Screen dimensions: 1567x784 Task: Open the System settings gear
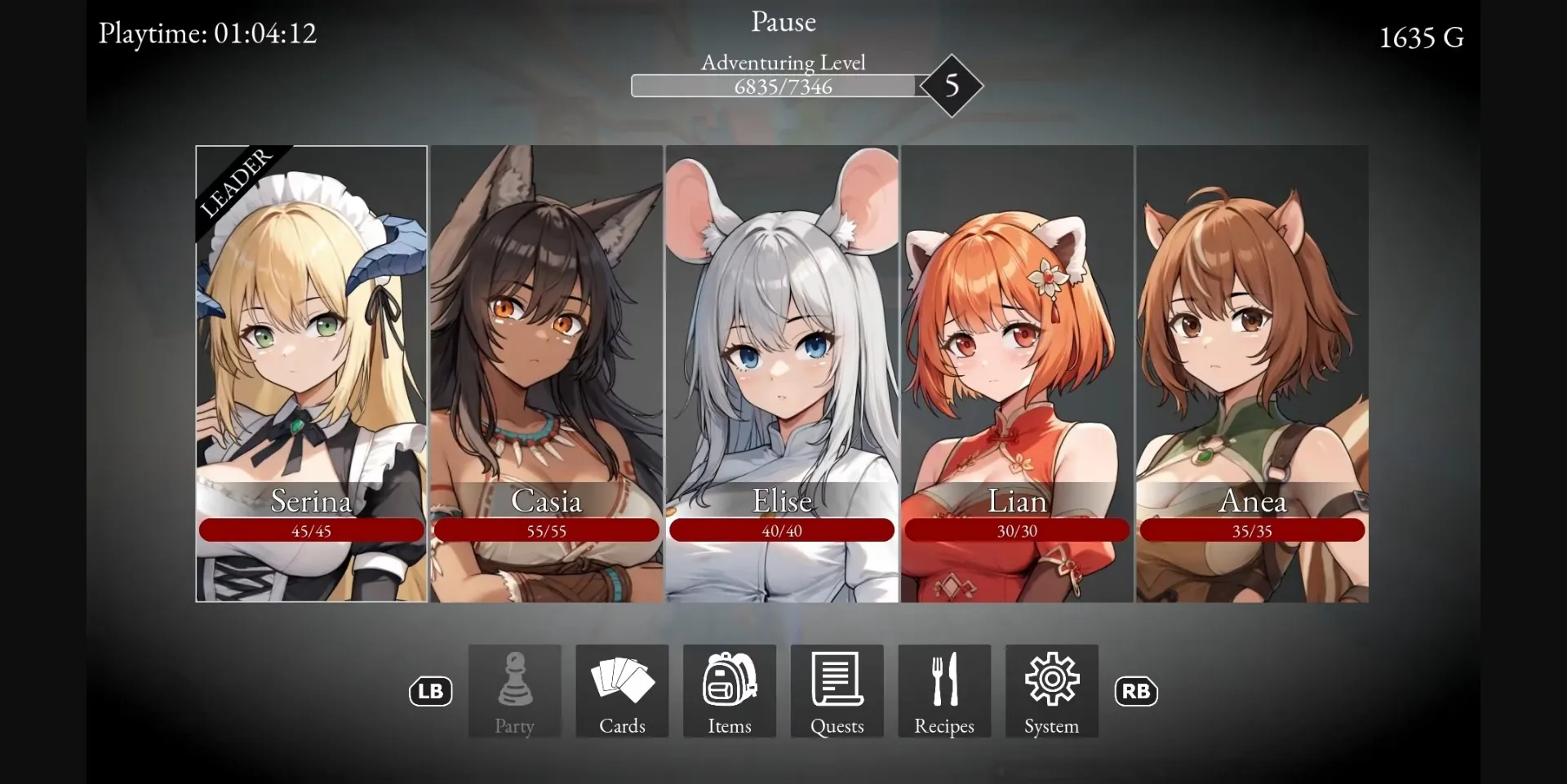(1050, 692)
